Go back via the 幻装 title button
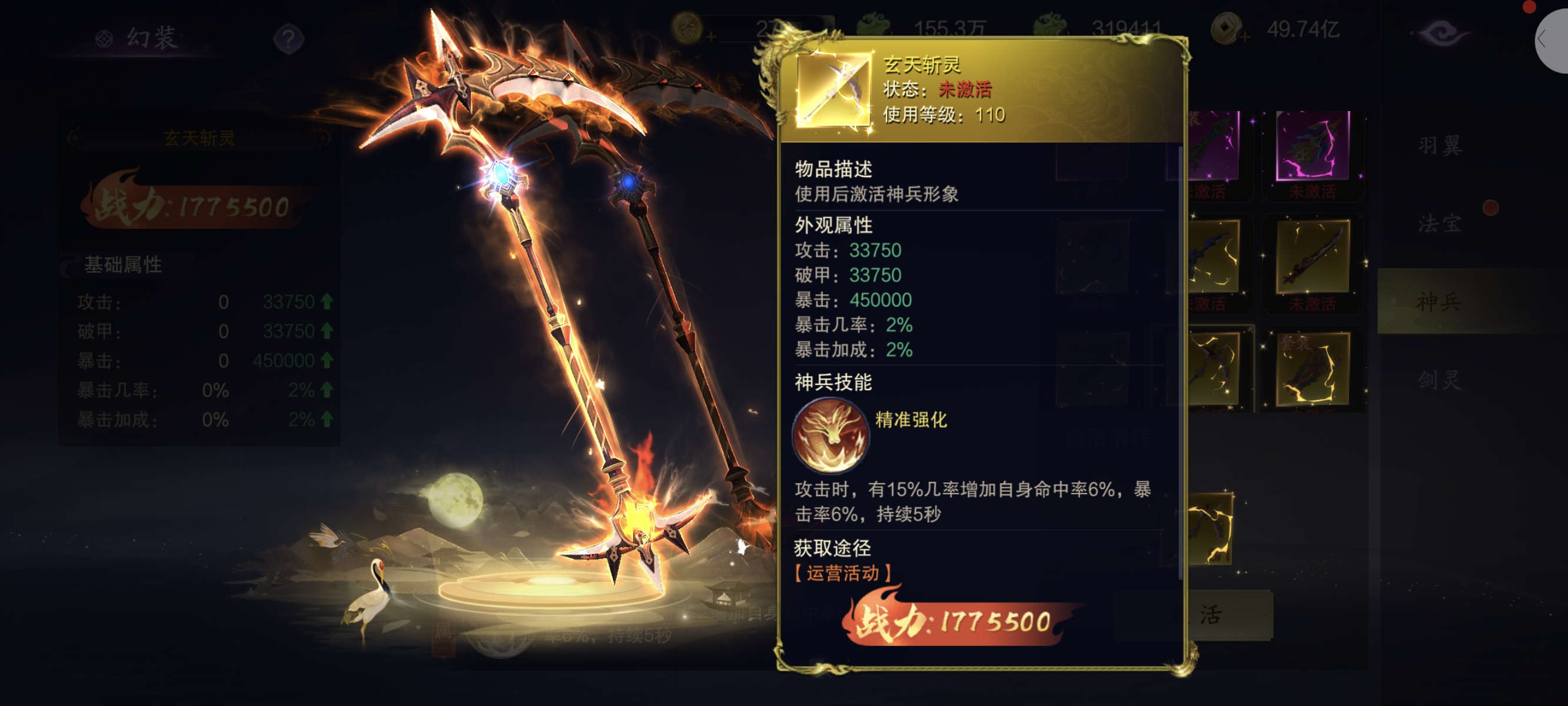The height and width of the screenshot is (706, 1568). click(139, 38)
